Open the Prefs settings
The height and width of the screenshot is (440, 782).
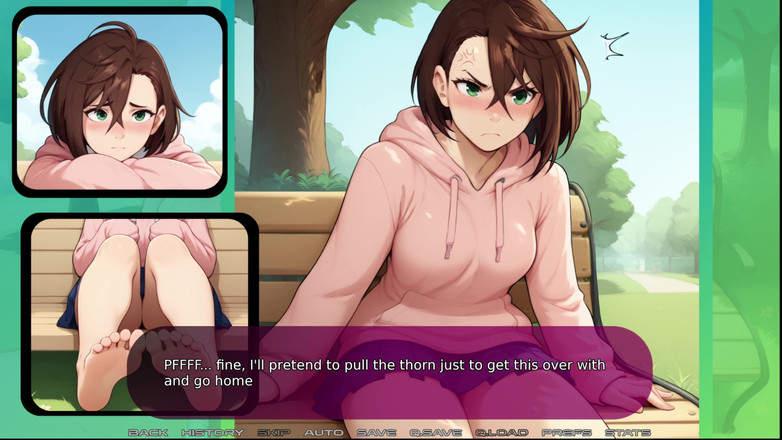566,432
